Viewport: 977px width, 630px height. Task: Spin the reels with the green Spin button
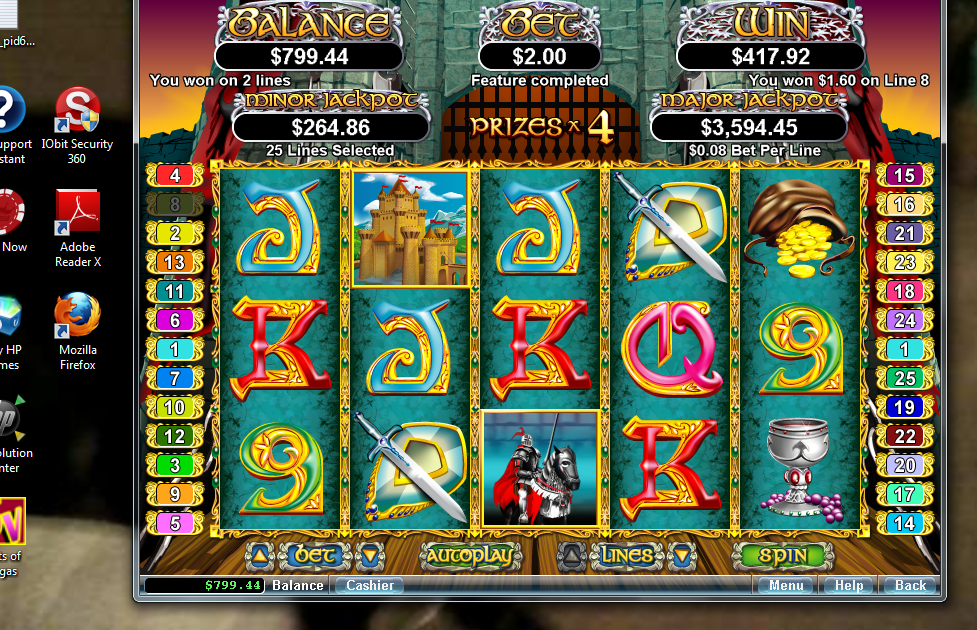pyautogui.click(x=782, y=556)
